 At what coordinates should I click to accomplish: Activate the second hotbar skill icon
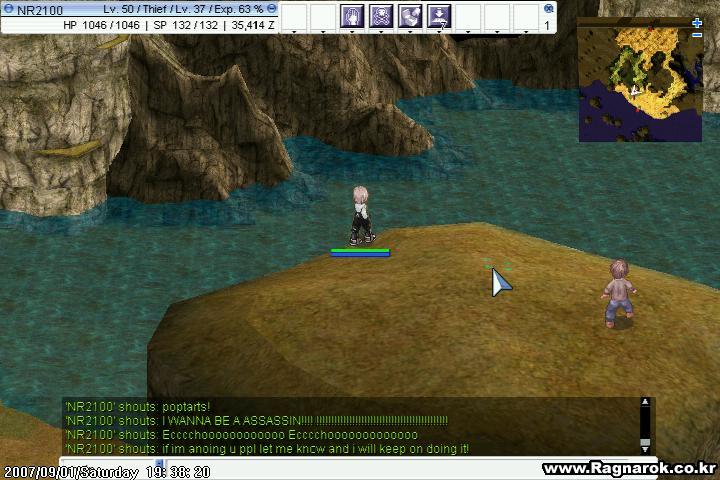coord(381,16)
